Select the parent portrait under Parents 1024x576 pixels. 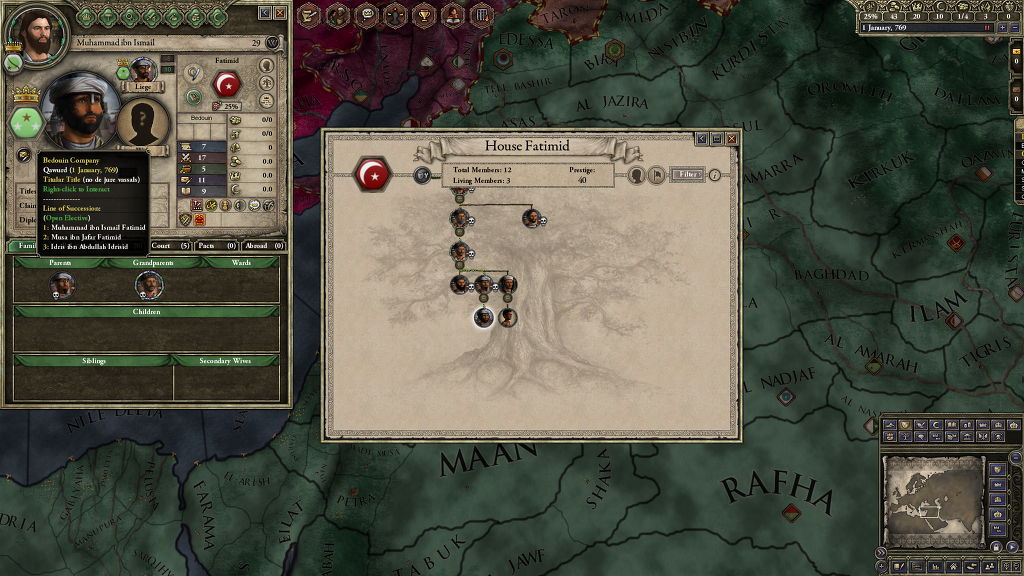coord(62,286)
